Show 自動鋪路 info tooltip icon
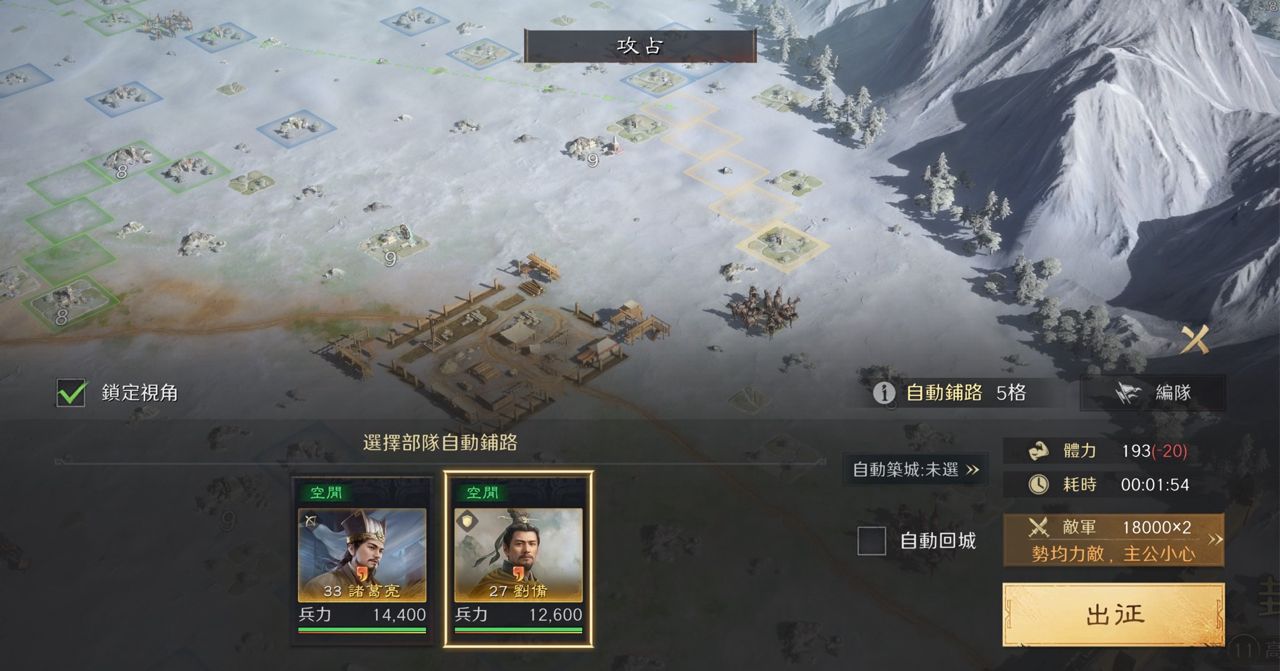Viewport: 1280px width, 671px height. click(884, 393)
